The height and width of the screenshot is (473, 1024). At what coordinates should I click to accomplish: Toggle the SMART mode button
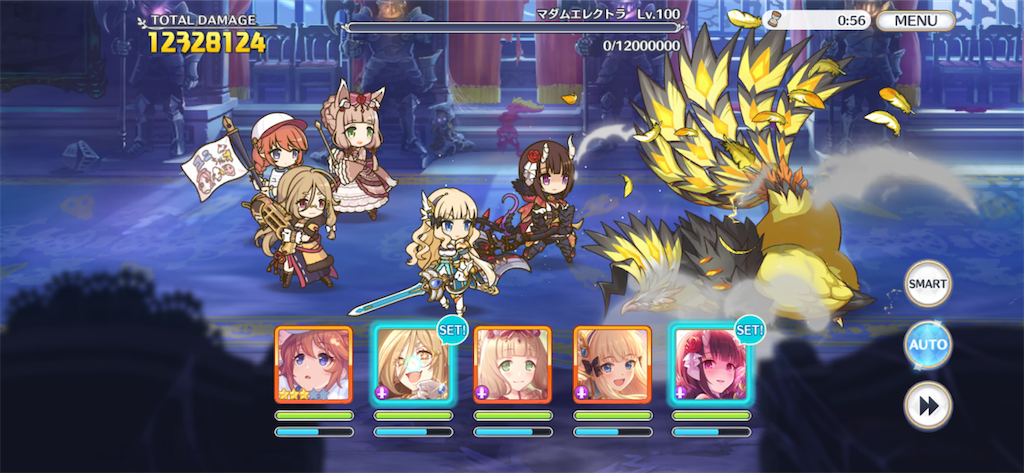(927, 284)
